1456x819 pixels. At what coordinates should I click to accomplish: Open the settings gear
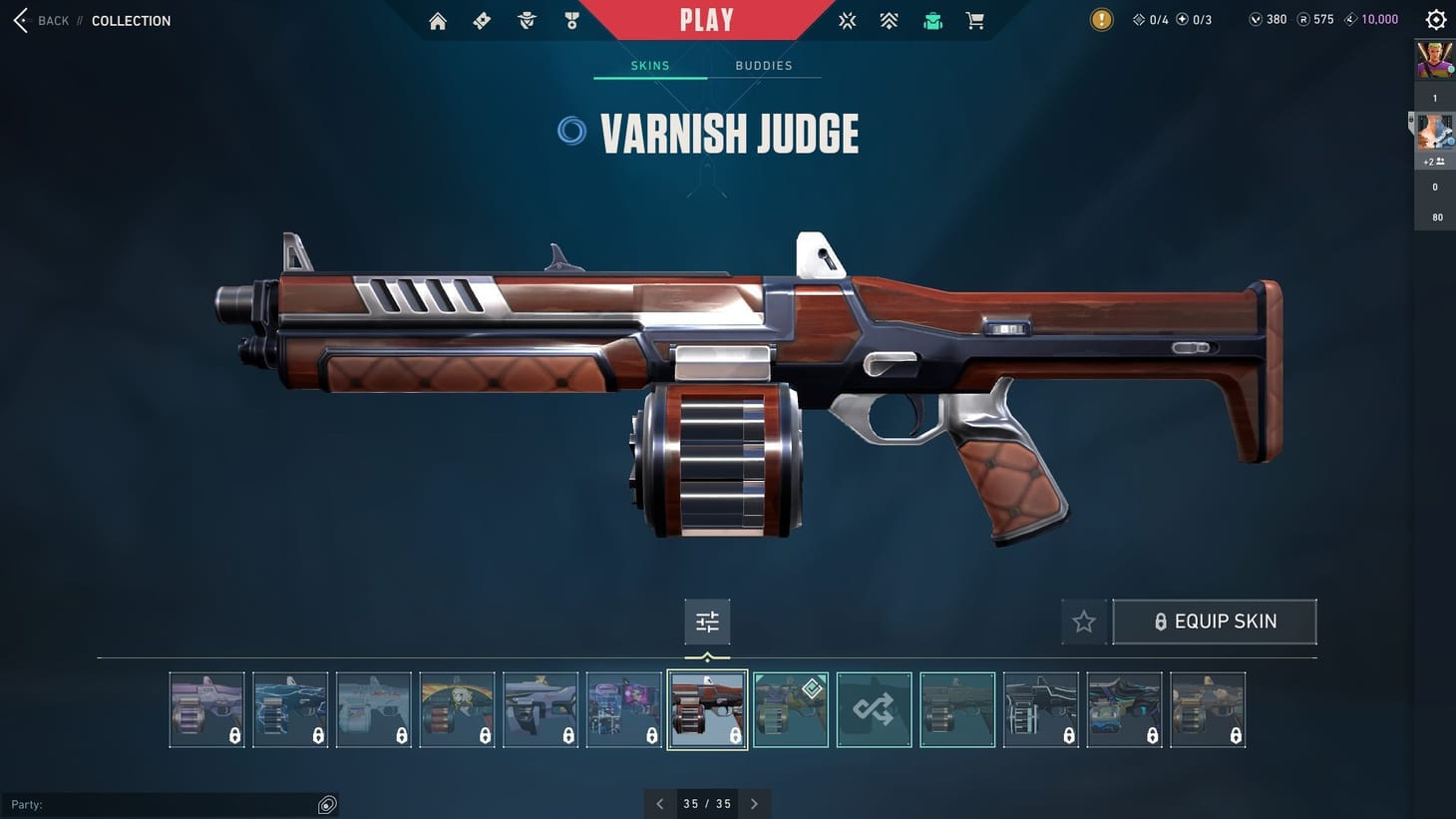(x=1435, y=19)
